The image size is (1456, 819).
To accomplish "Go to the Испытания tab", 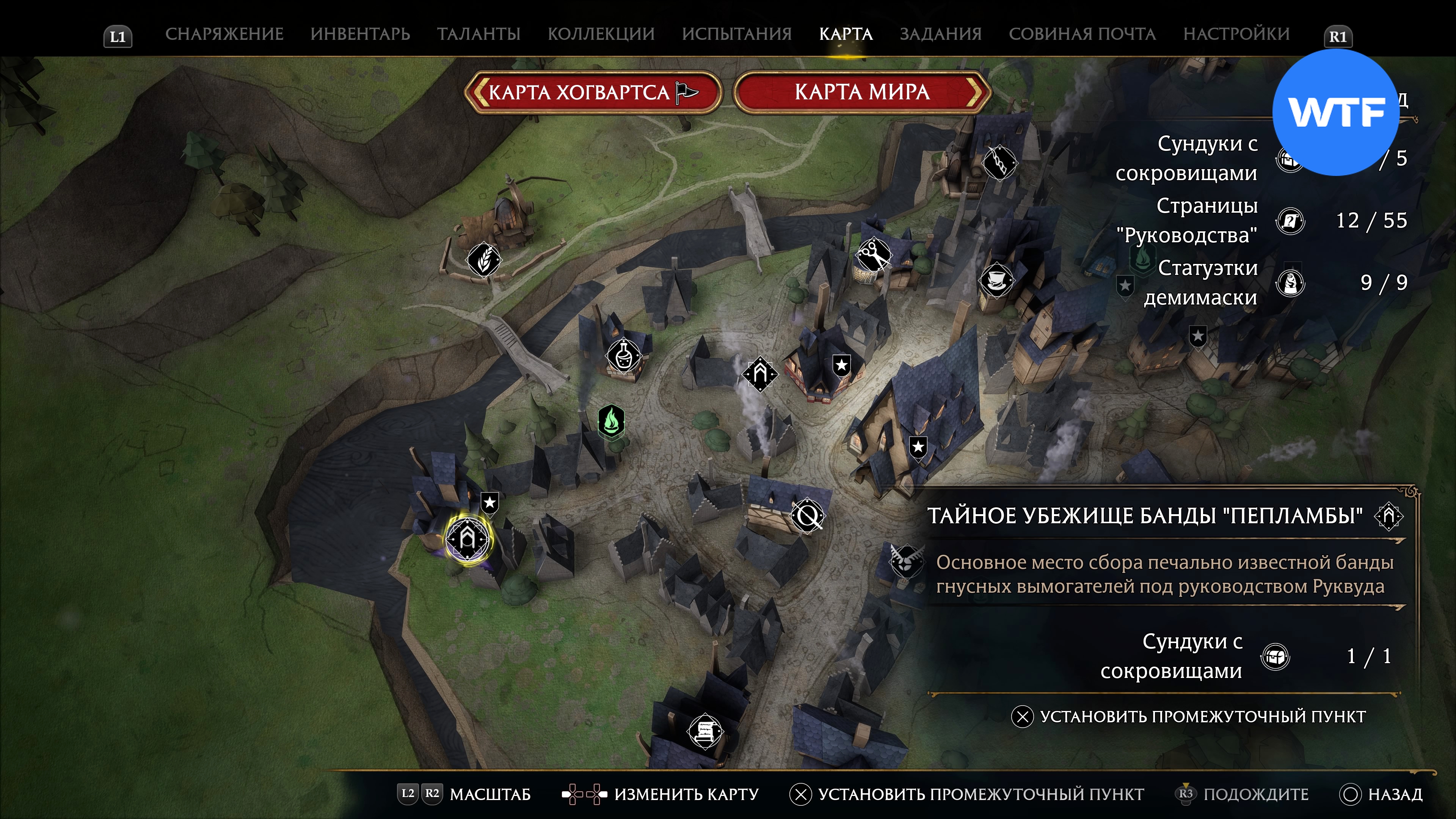I will (736, 34).
